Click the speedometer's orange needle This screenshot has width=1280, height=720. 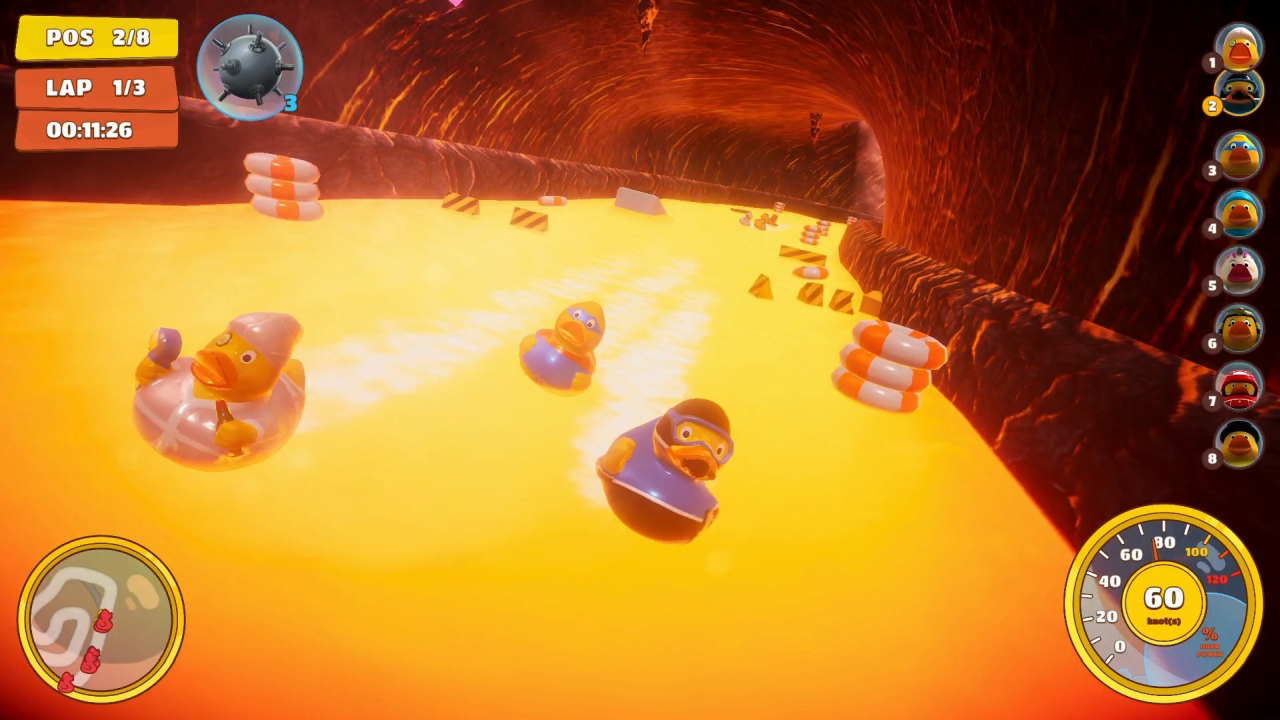coord(1154,550)
